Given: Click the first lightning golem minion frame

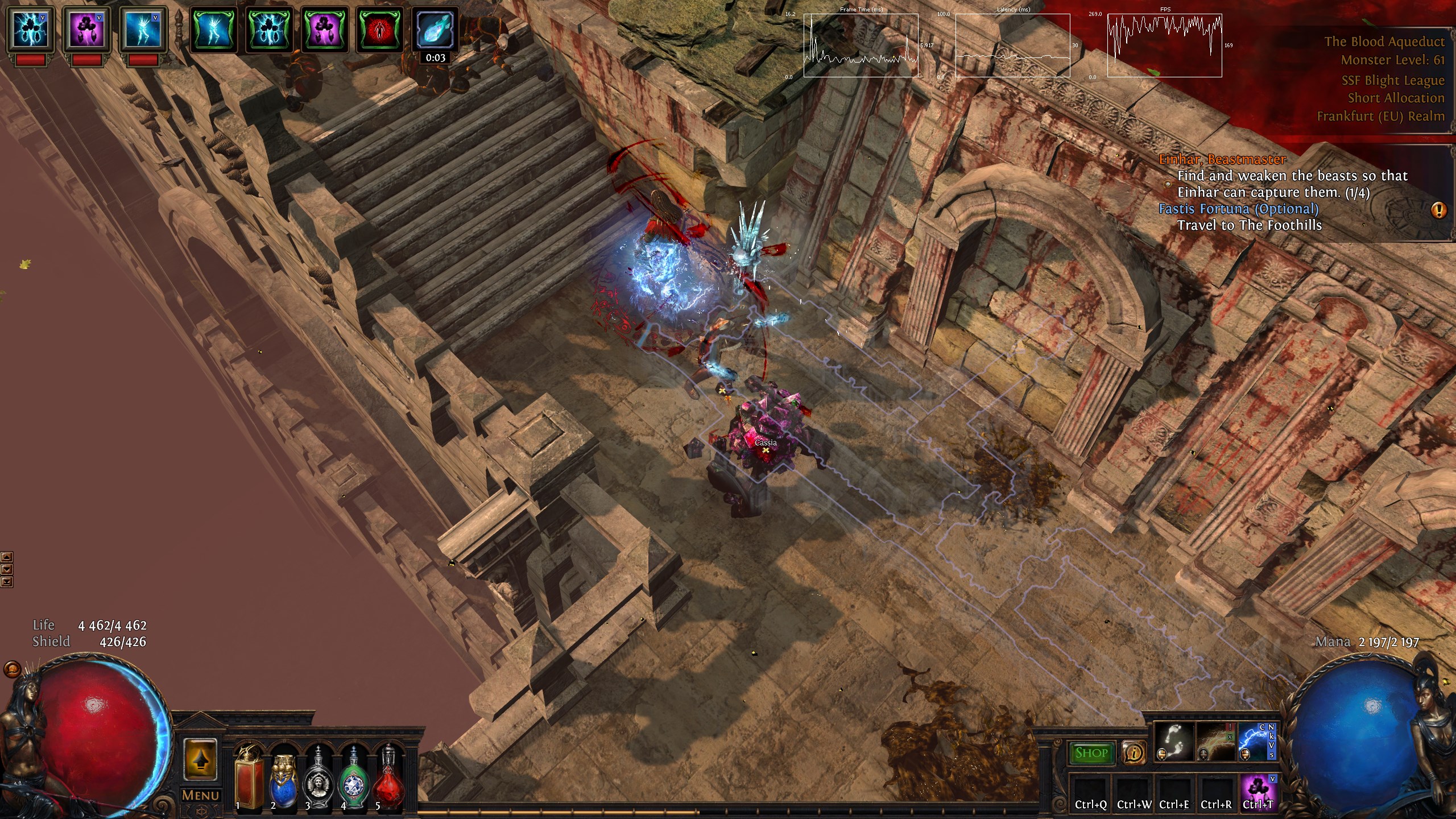Looking at the screenshot, I should click(x=30, y=30).
